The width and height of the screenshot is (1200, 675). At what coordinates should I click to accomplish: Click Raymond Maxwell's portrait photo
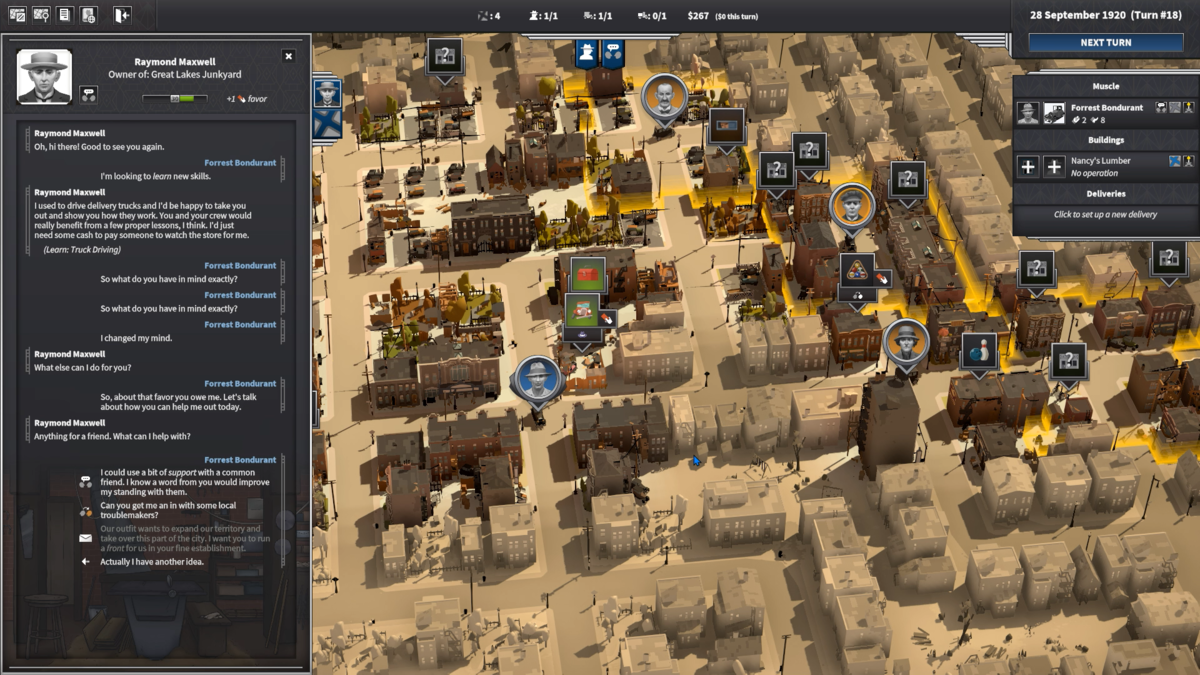point(45,77)
